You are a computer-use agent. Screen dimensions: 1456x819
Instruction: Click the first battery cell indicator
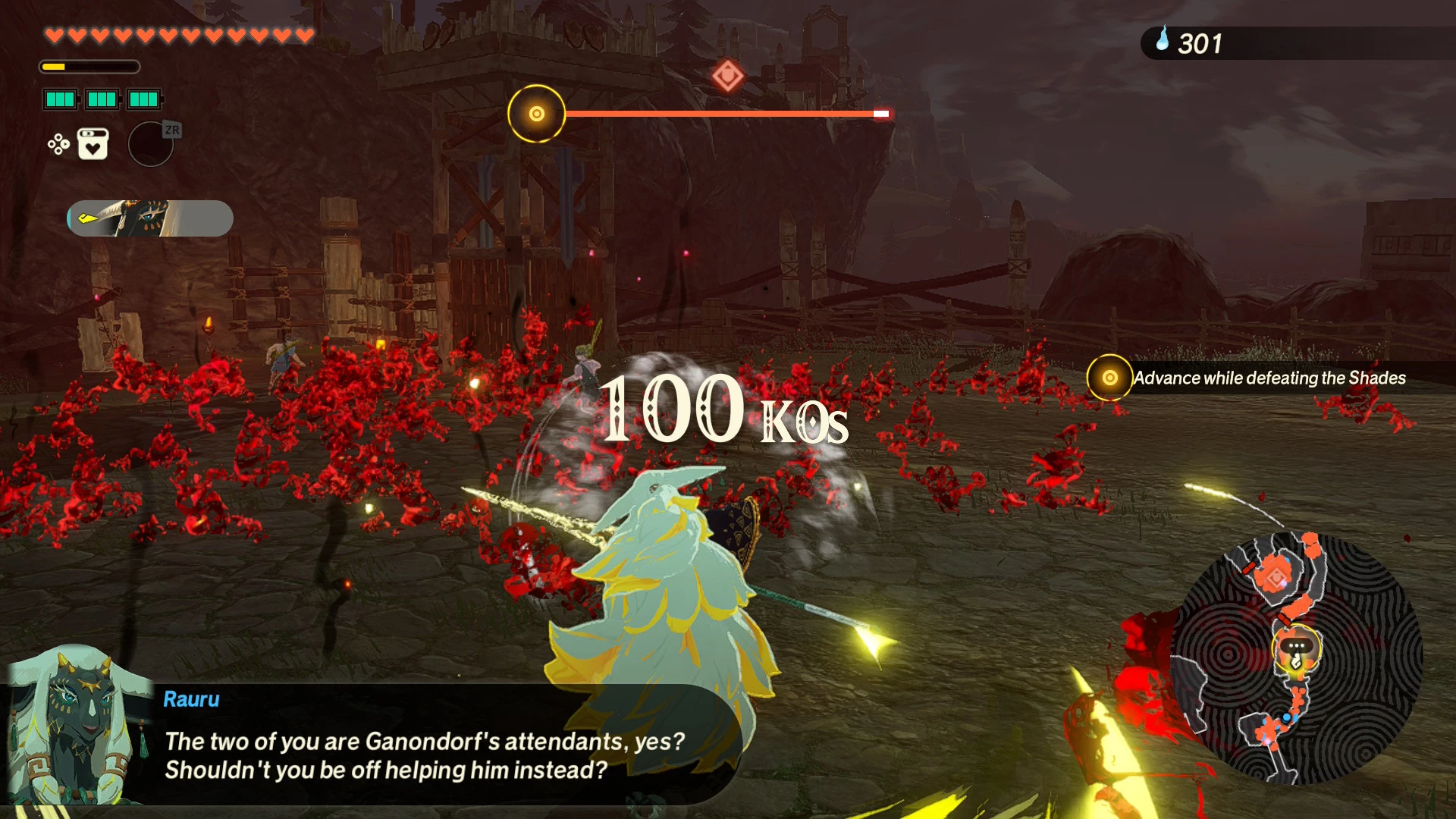pos(61,99)
